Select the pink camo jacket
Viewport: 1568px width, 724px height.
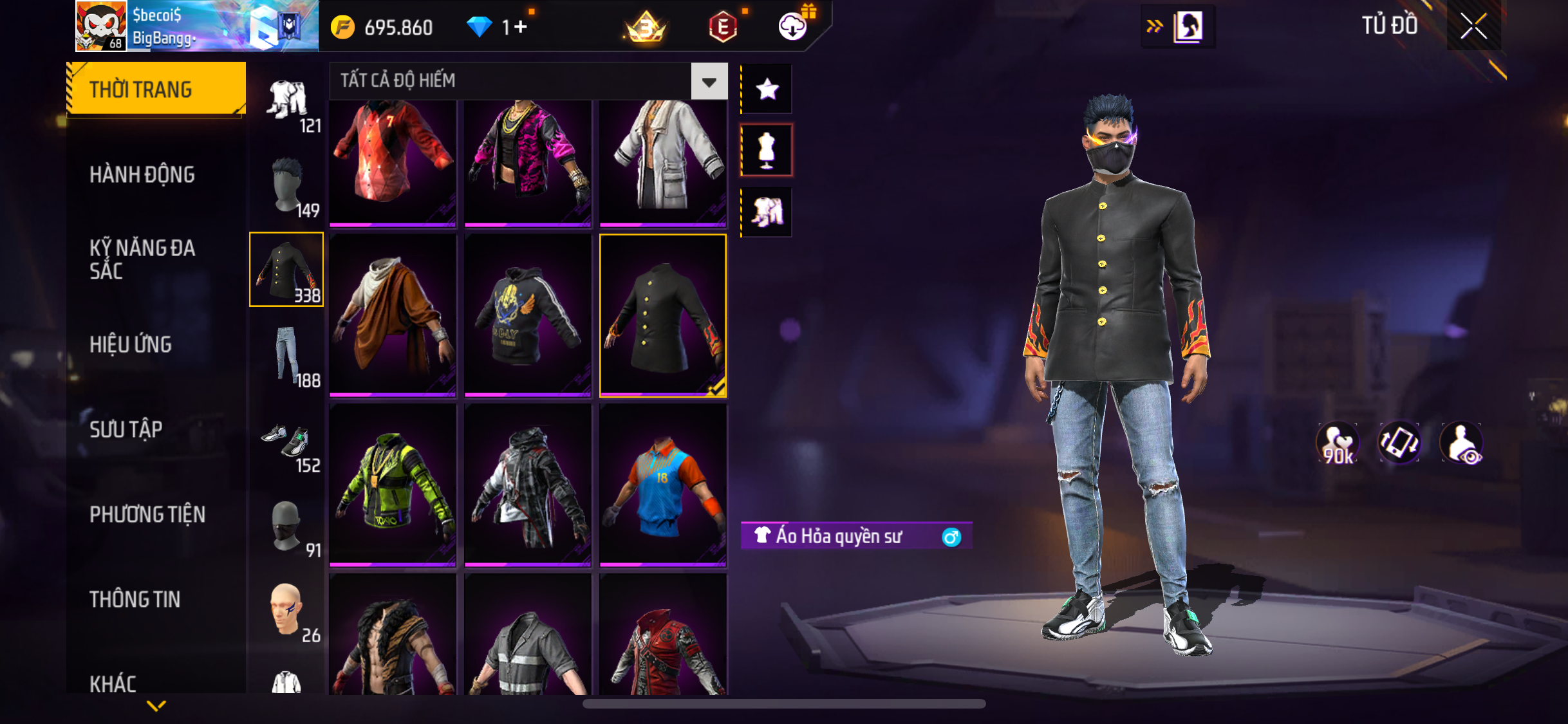(x=528, y=161)
